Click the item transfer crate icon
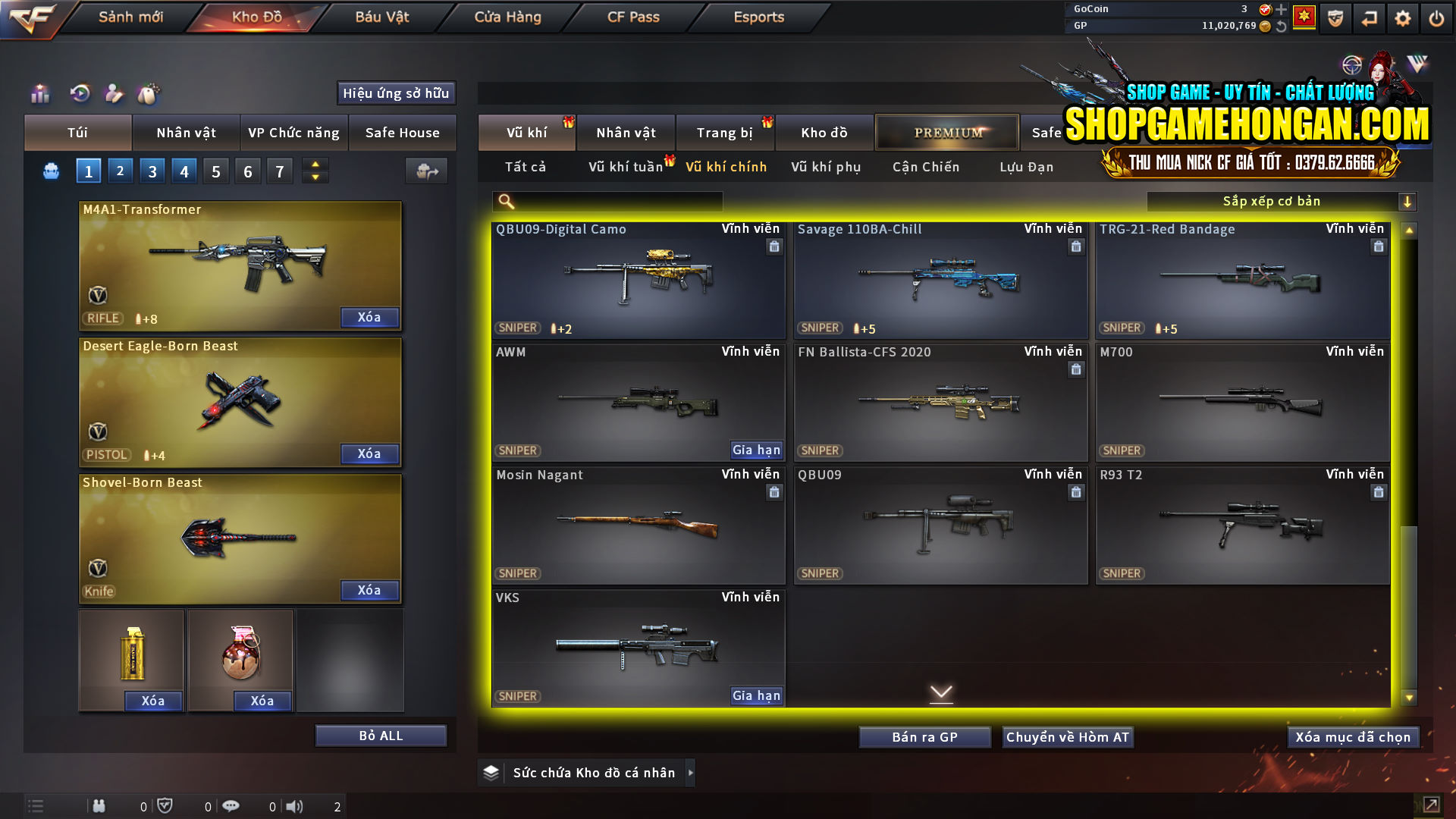Viewport: 1456px width, 819px height. (425, 171)
